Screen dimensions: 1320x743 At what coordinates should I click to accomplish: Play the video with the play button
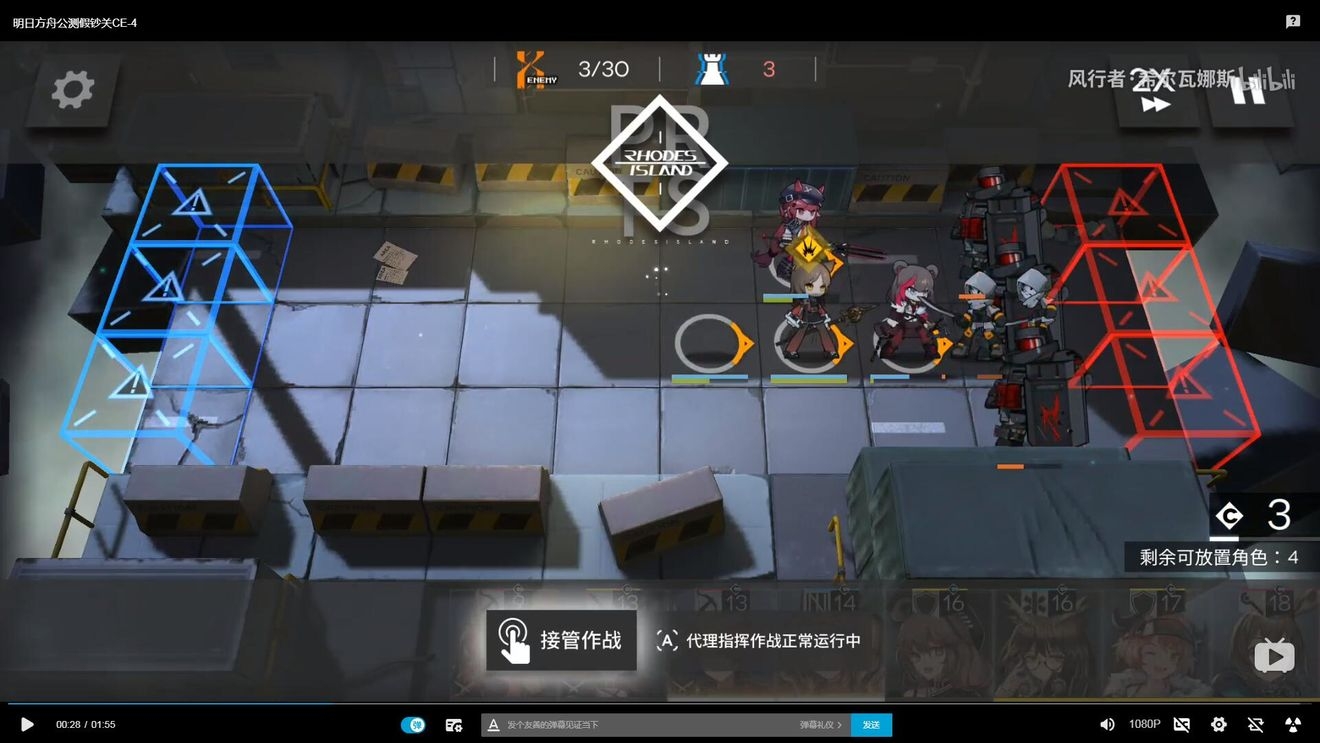(27, 724)
